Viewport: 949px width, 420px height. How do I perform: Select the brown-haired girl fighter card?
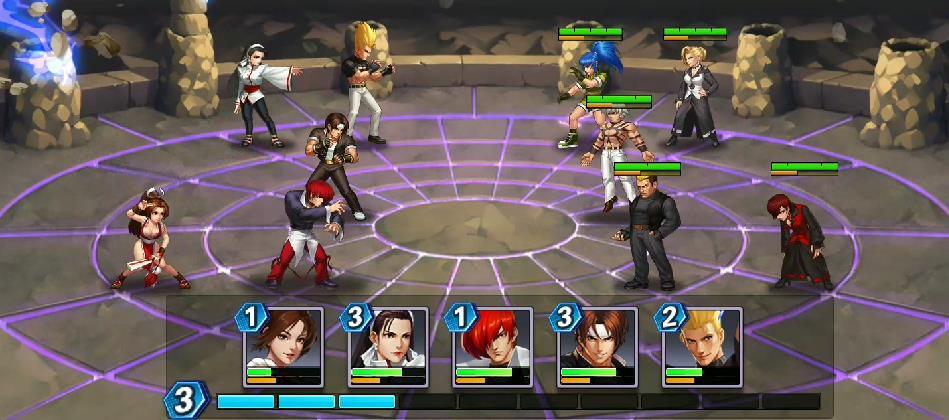283,346
